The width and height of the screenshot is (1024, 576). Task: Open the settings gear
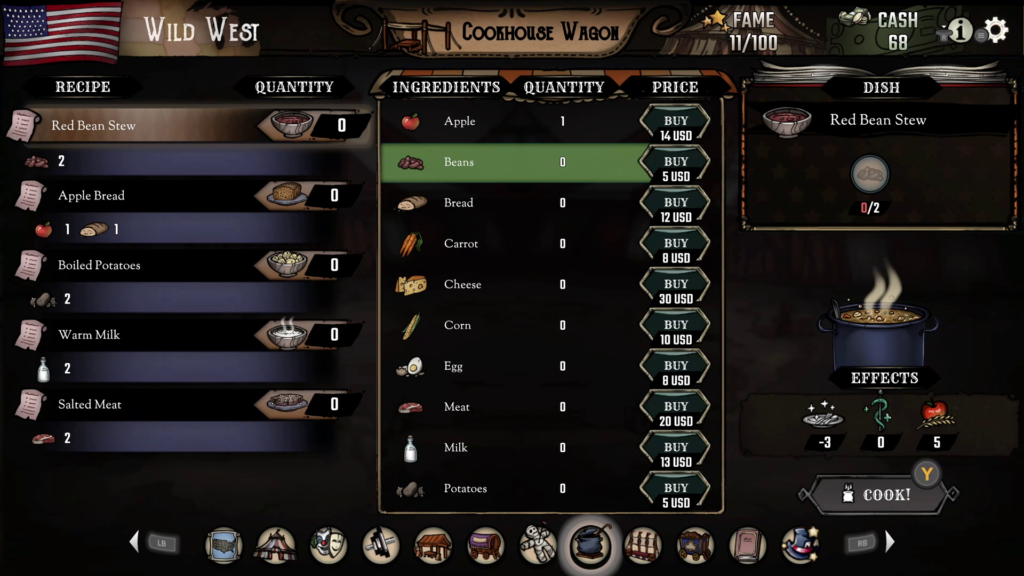click(996, 30)
